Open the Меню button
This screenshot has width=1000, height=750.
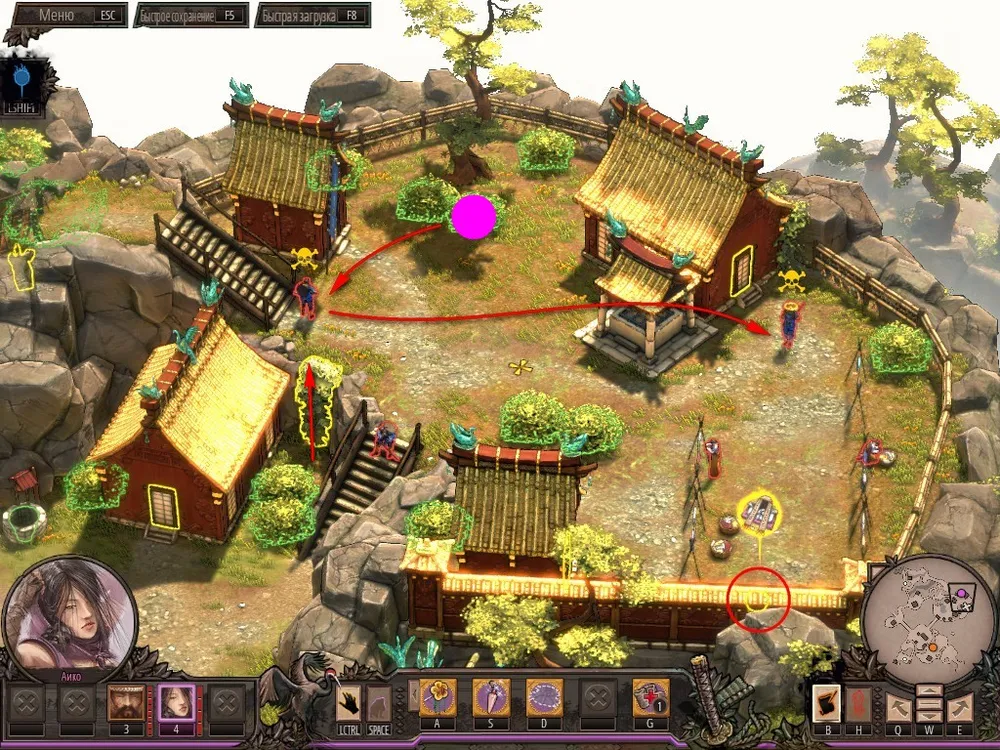(x=63, y=16)
